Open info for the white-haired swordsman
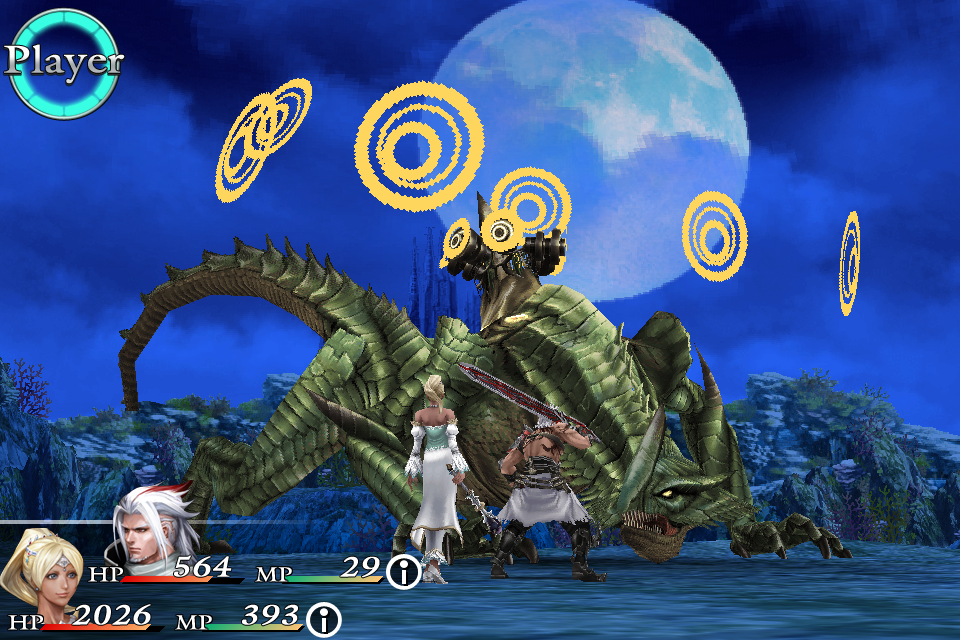 tap(404, 573)
